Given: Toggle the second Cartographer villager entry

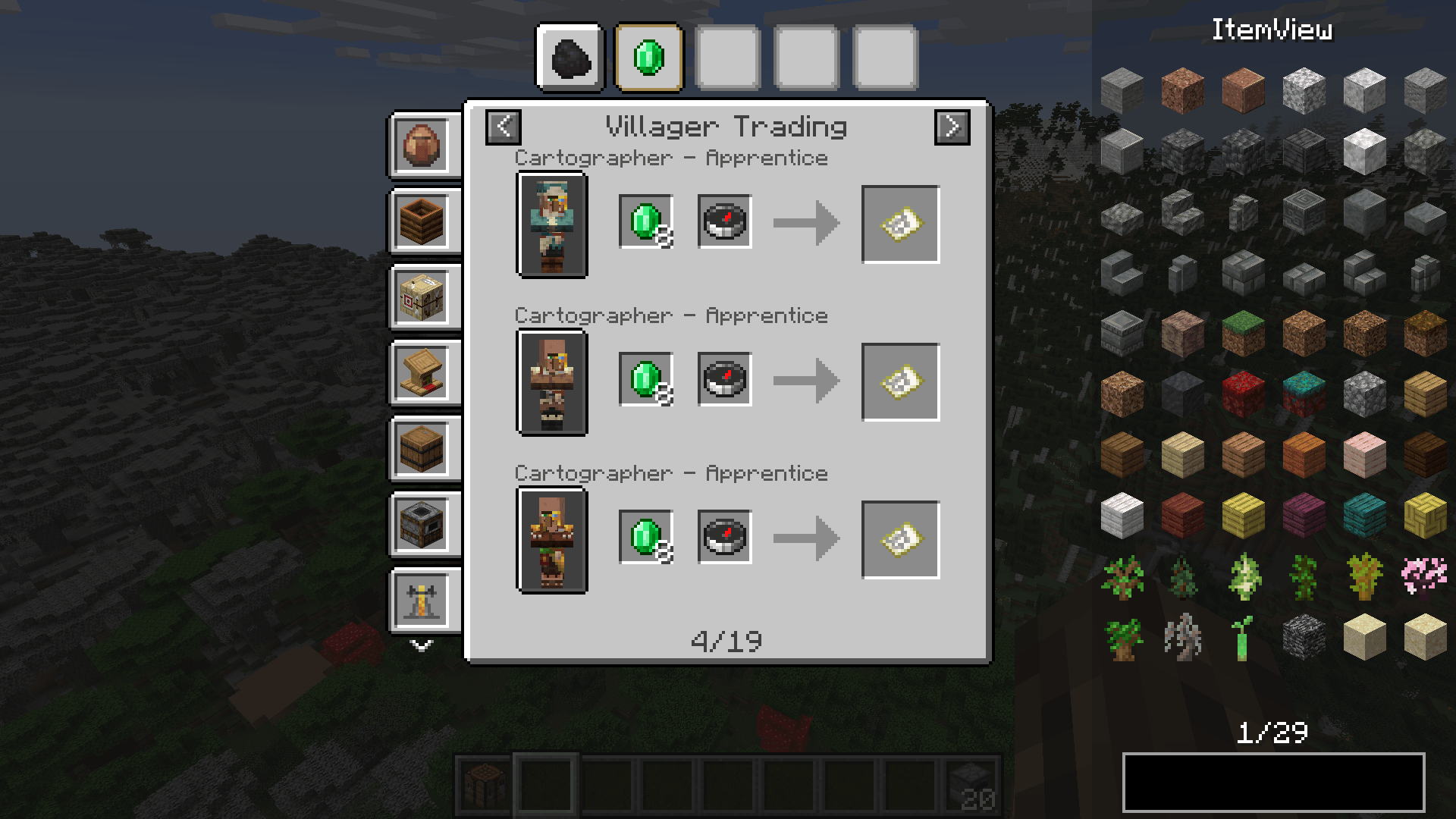Looking at the screenshot, I should tap(552, 383).
